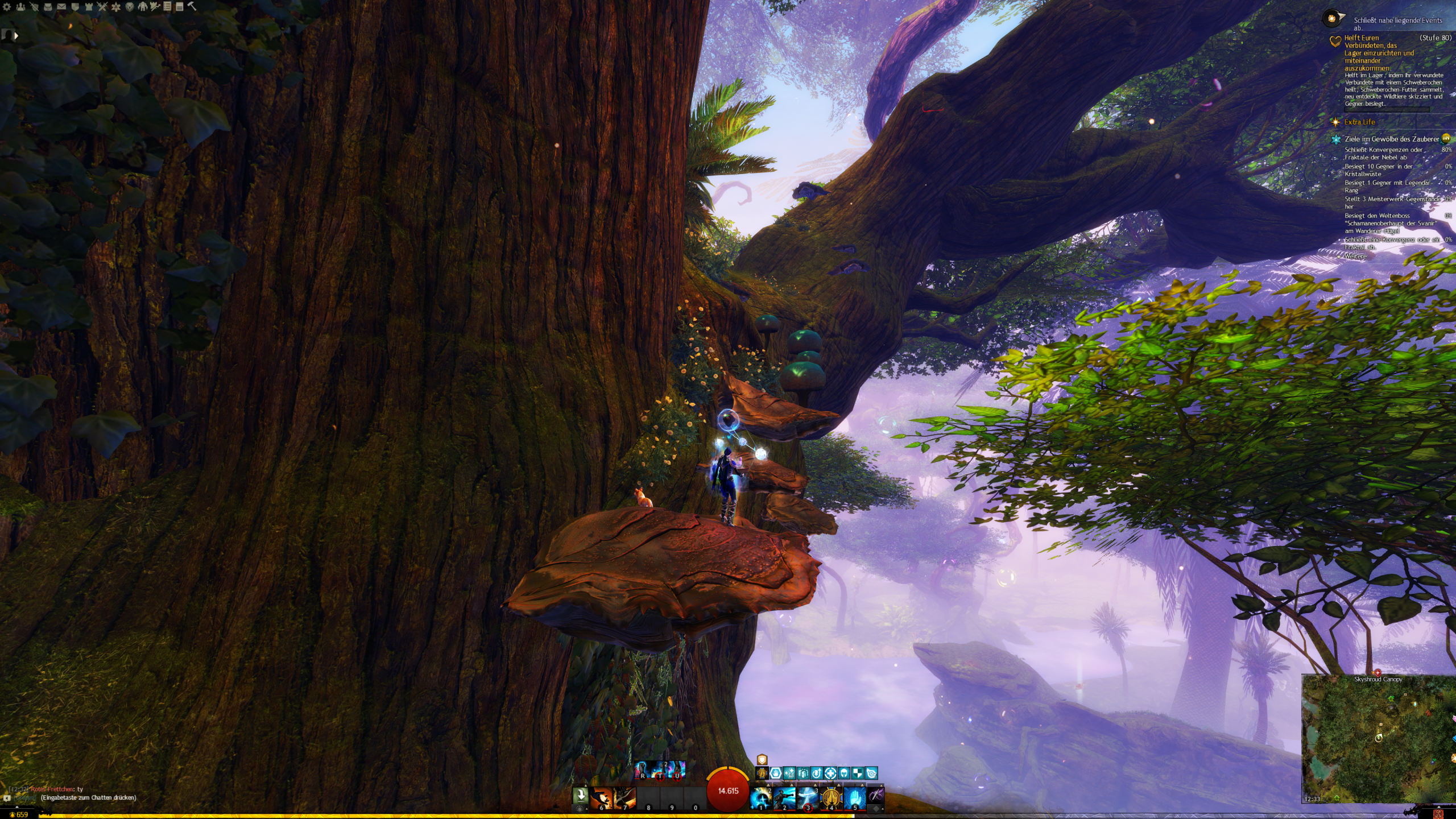Click the chat input field
1456x819 pixels.
88,797
